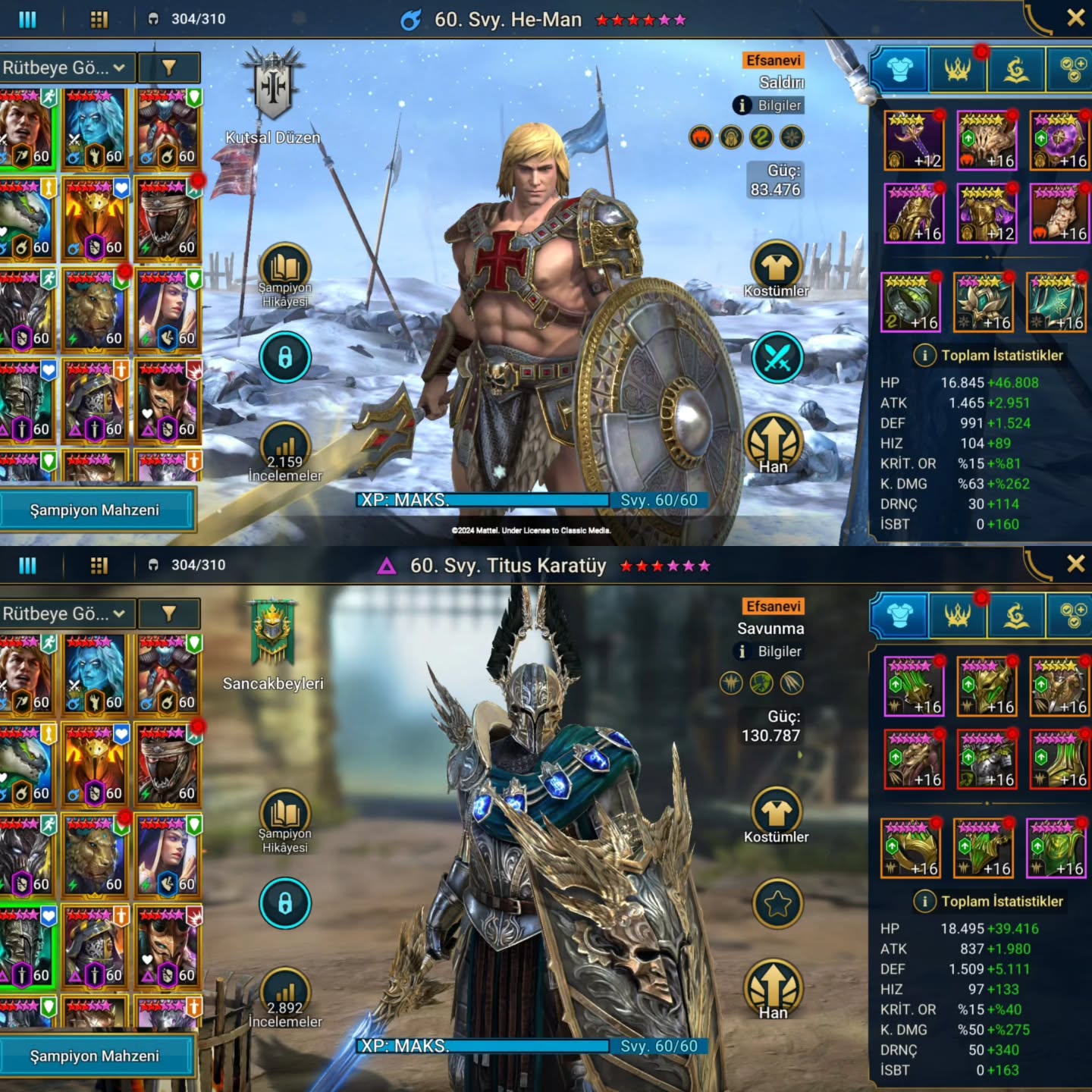1092x1092 pixels.
Task: Tap the crossed swords icon beside He-Man
Action: 777,357
